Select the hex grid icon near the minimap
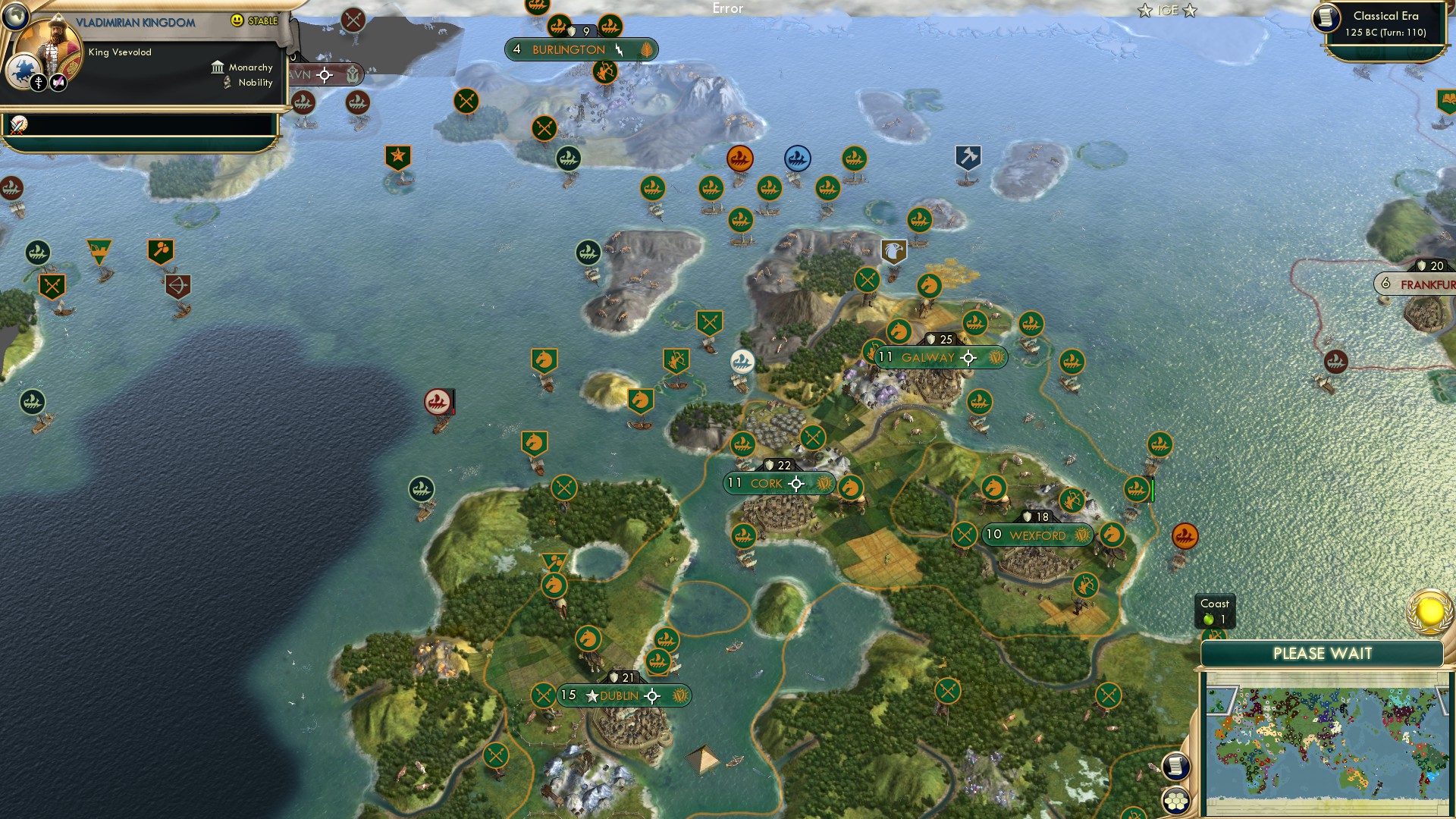 1175,800
